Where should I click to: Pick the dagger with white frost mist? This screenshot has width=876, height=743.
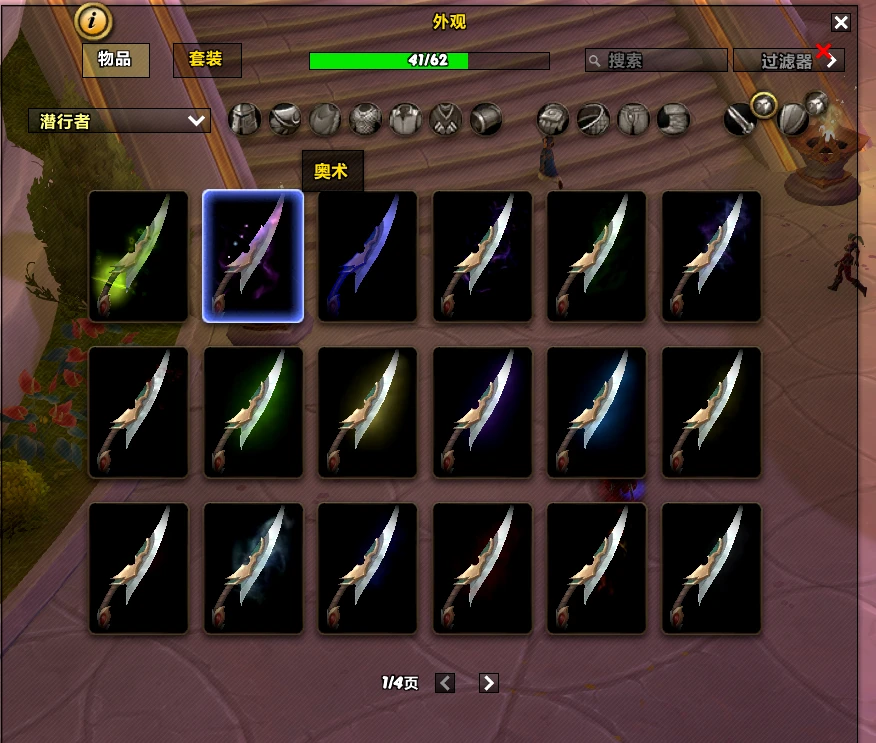tap(253, 568)
